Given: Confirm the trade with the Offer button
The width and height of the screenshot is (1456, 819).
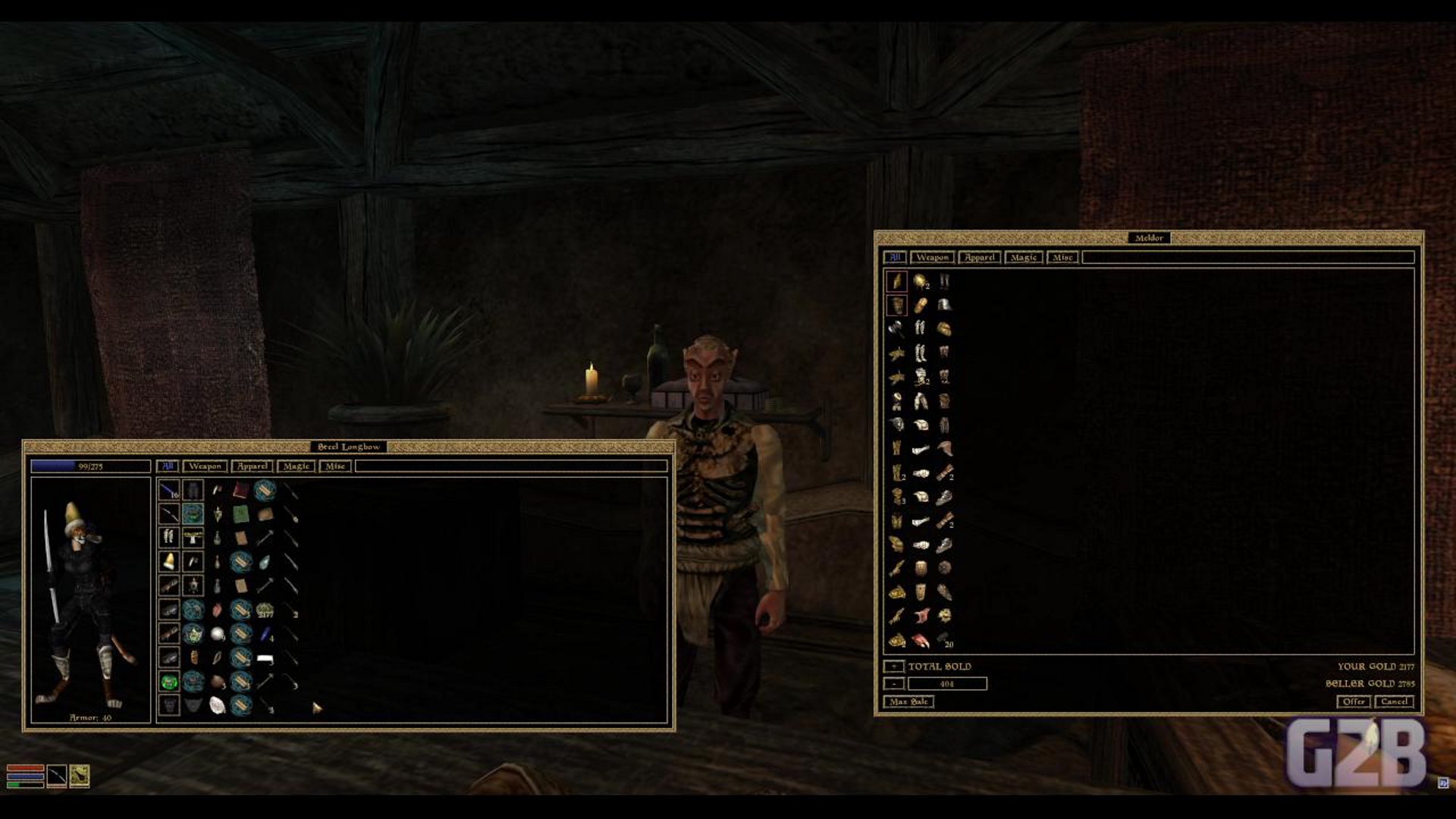Looking at the screenshot, I should (x=1353, y=701).
